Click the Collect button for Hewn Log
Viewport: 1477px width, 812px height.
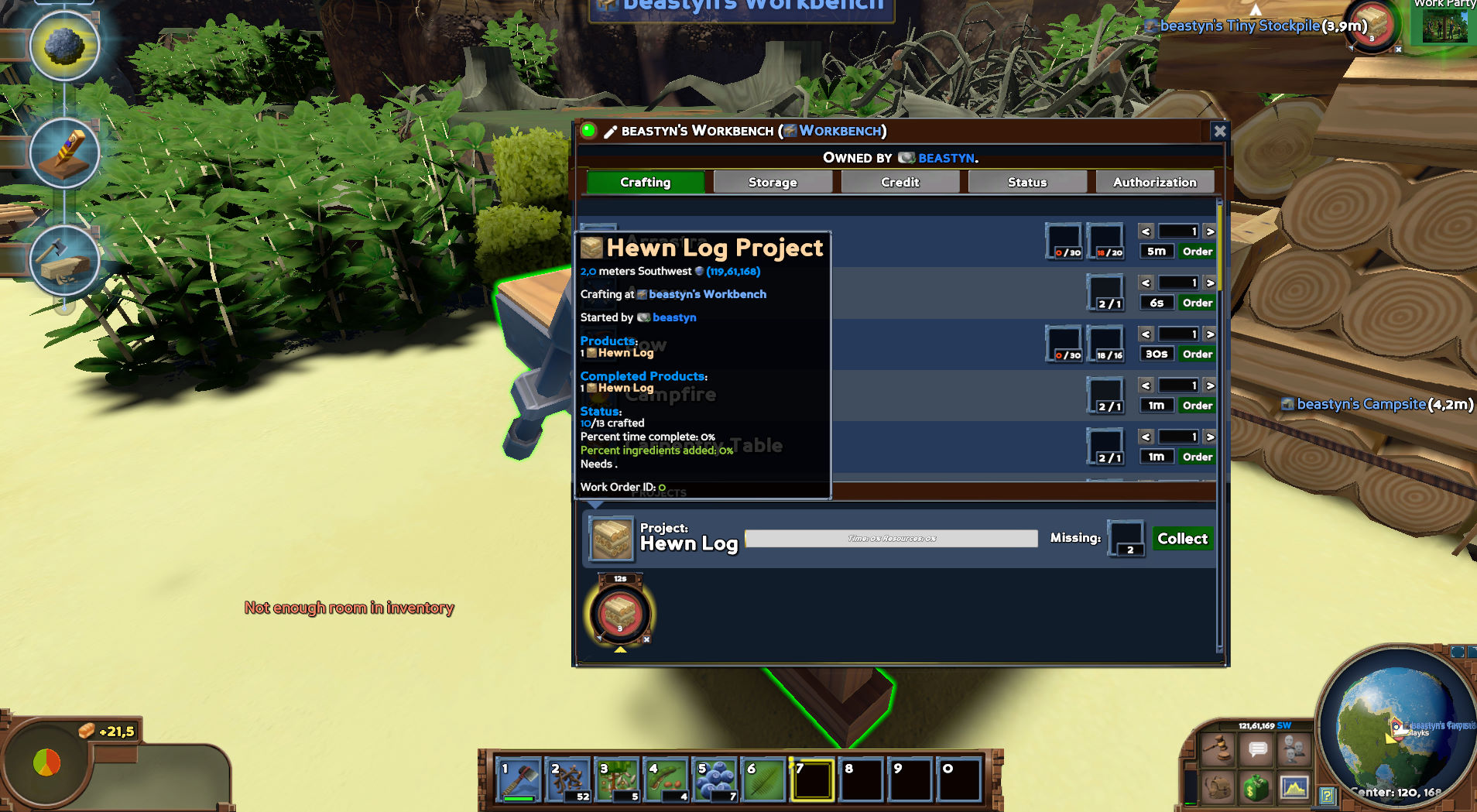pos(1182,538)
